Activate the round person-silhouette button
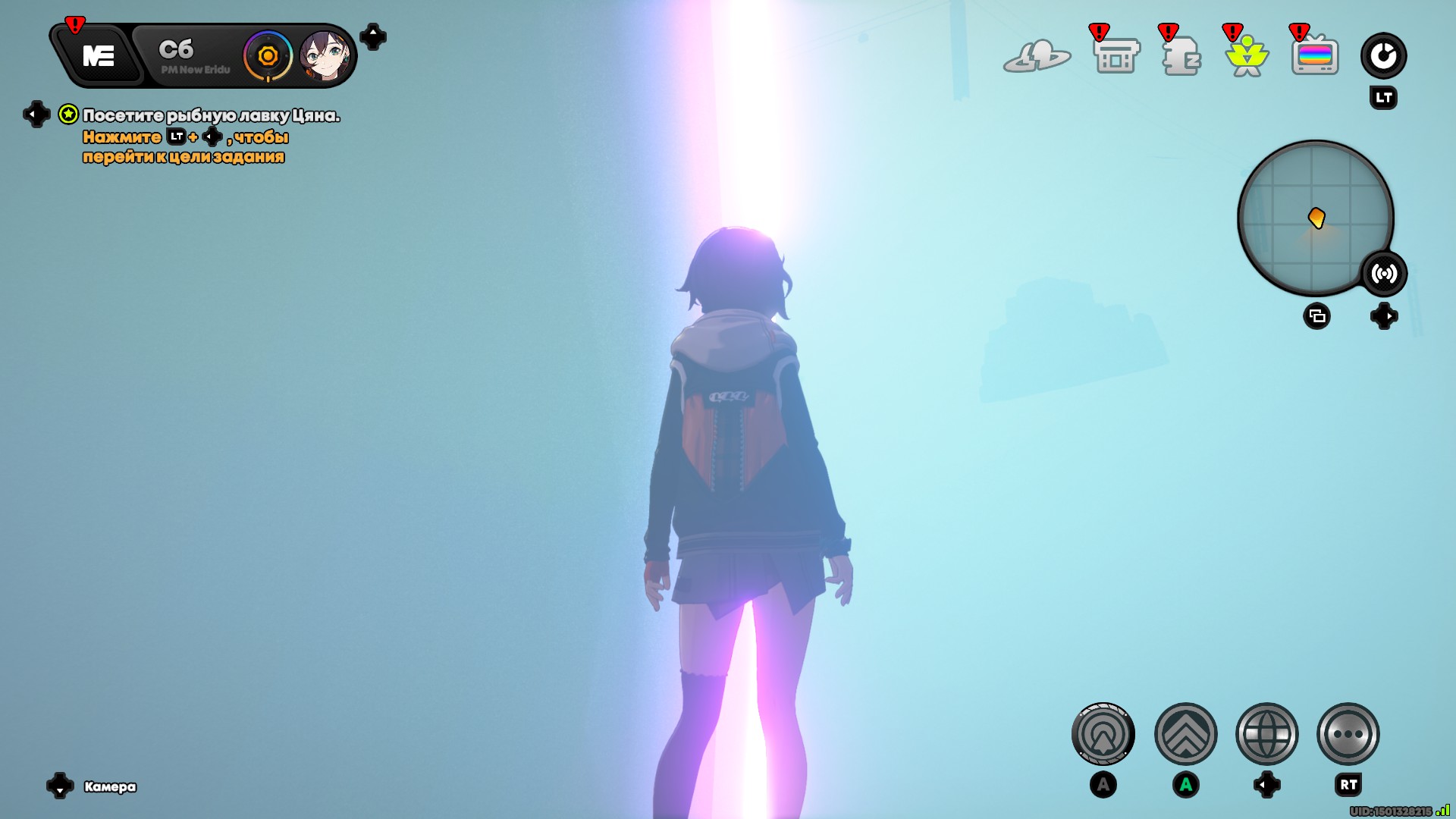This screenshot has width=1456, height=819. click(1103, 734)
